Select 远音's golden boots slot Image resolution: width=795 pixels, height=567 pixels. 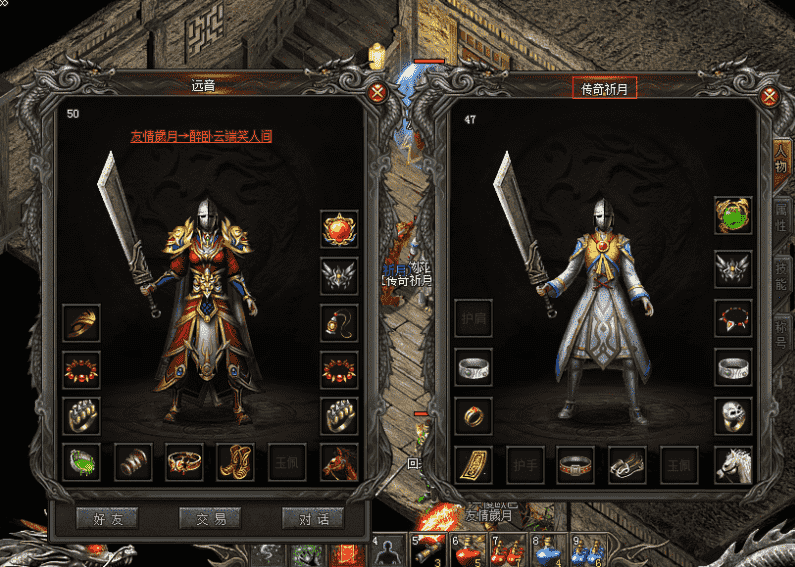pyautogui.click(x=236, y=461)
